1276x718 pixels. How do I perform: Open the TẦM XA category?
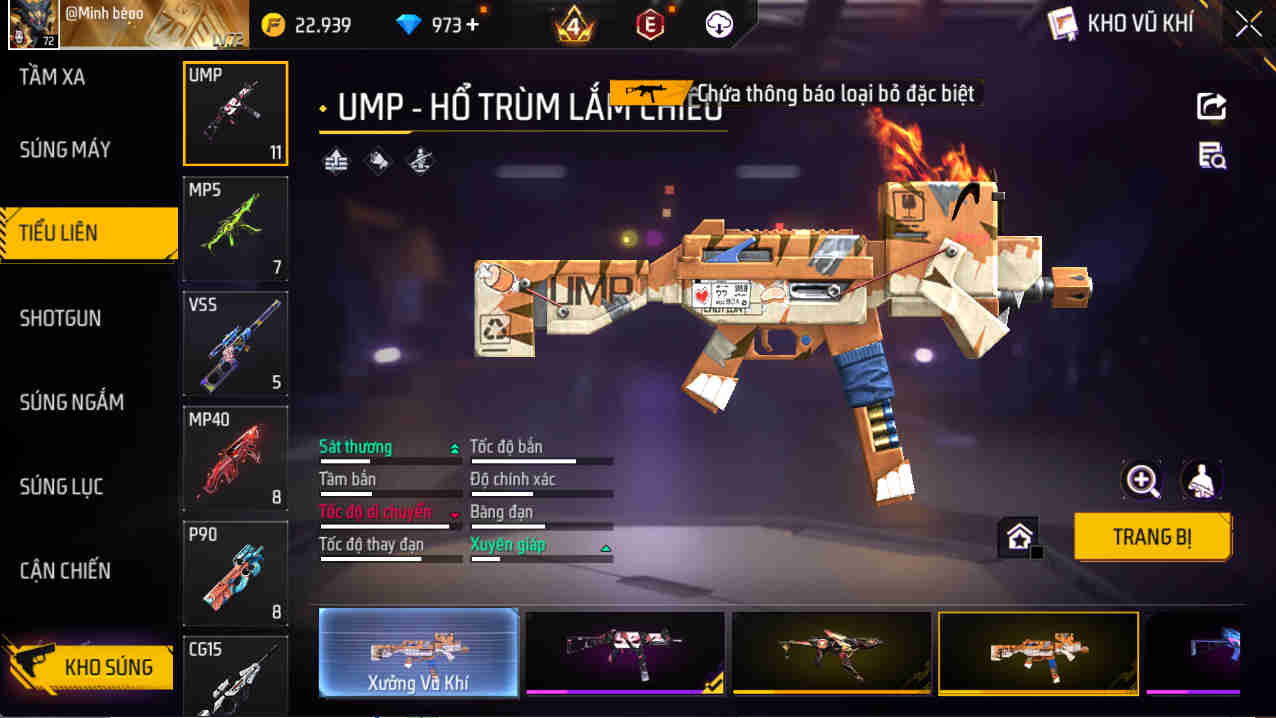[52, 77]
